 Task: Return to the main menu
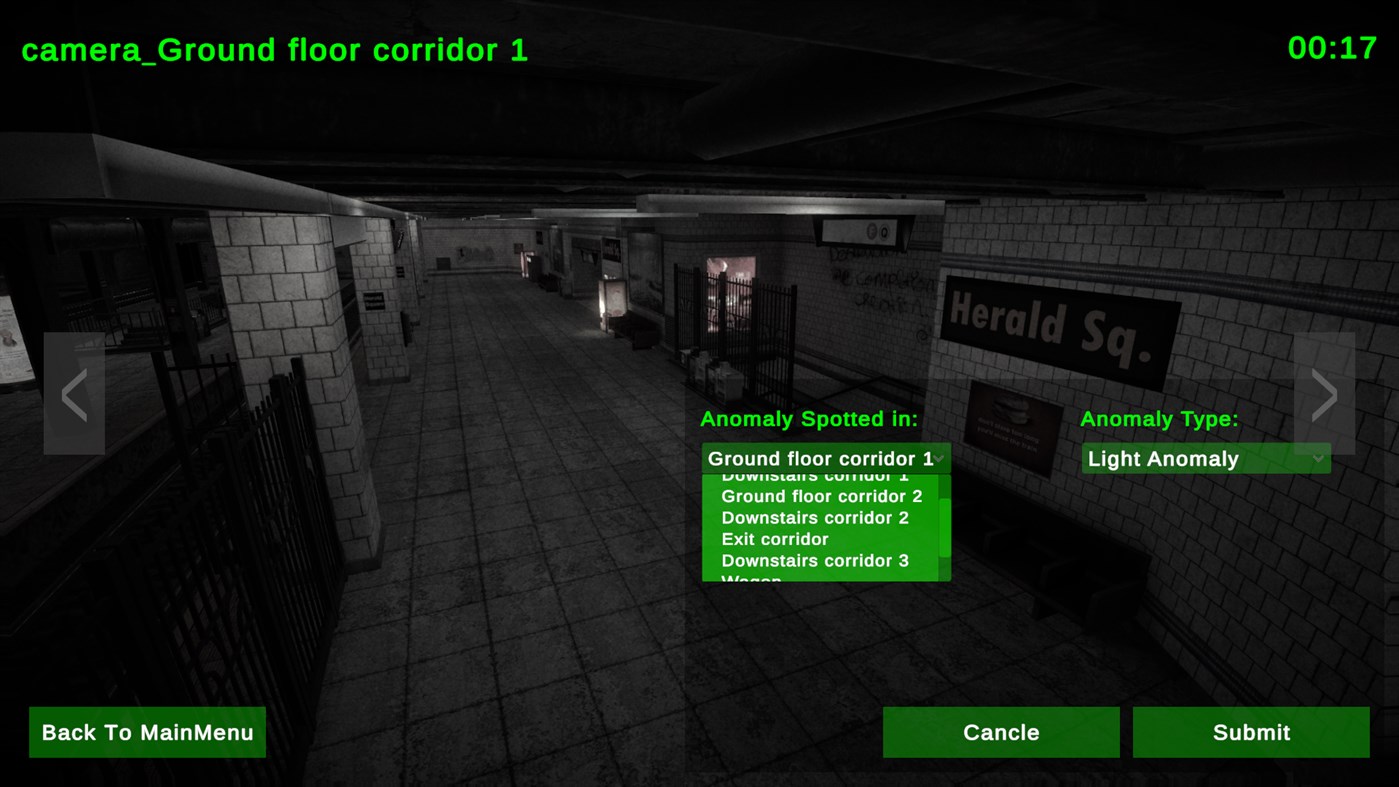click(147, 731)
